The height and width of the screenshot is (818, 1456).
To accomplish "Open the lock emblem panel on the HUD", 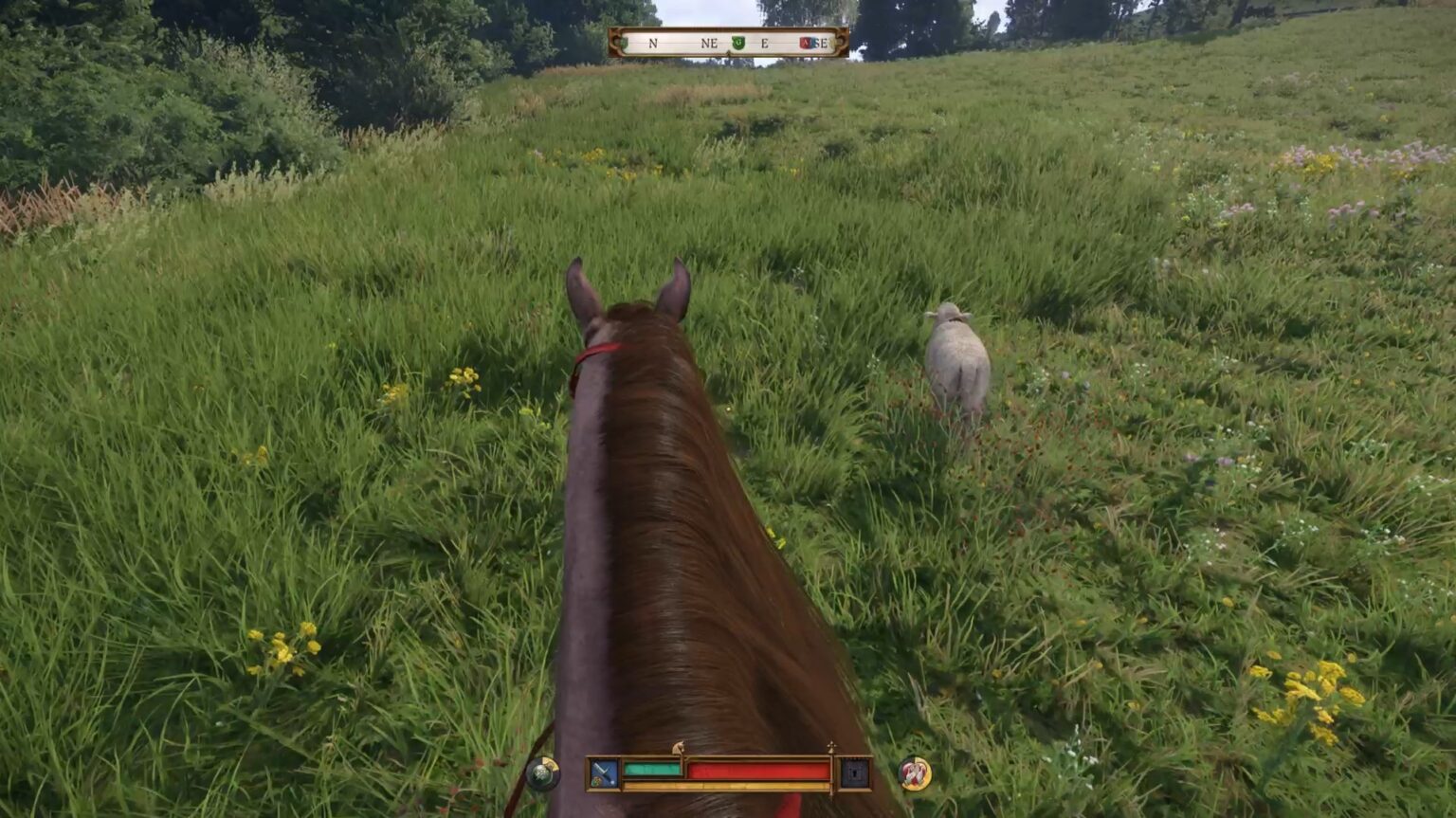I will pos(854,773).
